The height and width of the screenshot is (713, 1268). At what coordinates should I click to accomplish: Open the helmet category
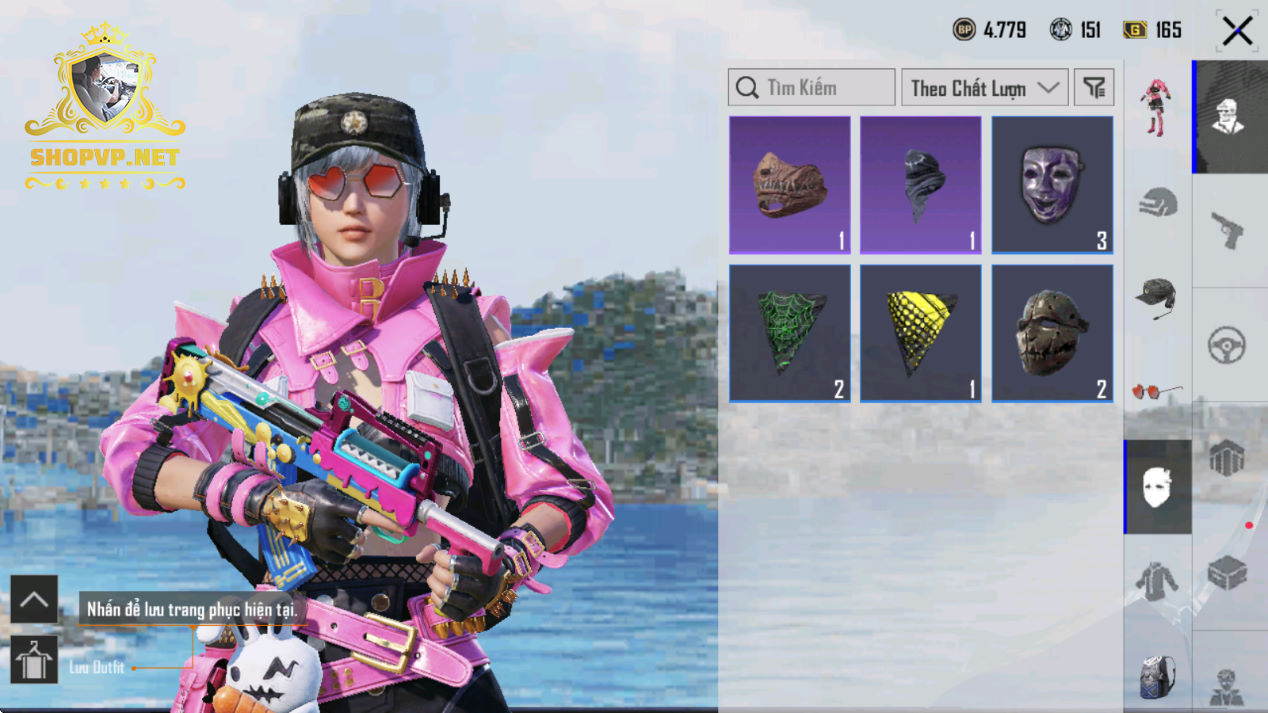(x=1157, y=204)
